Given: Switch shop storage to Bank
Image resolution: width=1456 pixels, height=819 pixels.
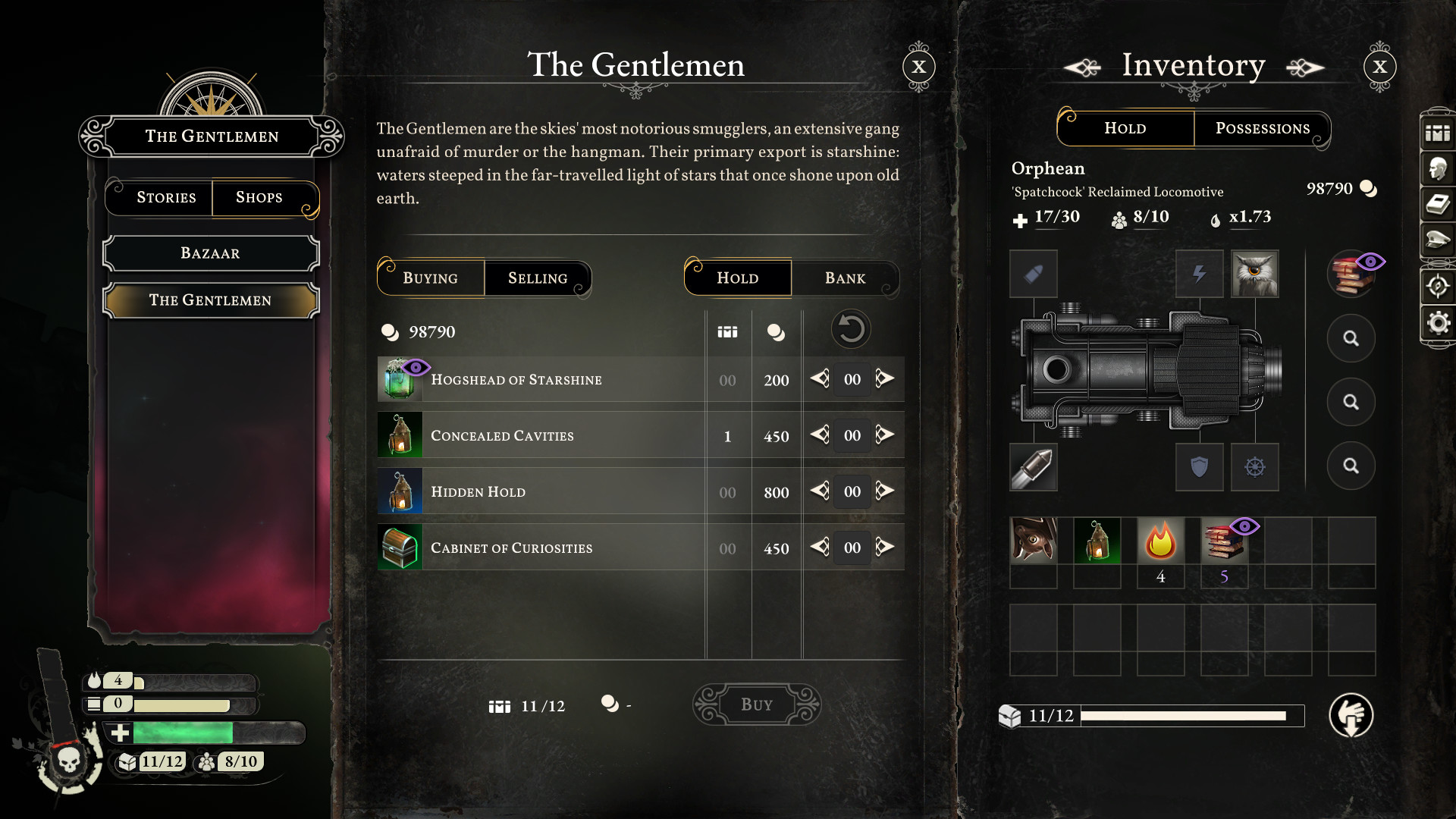Looking at the screenshot, I should point(845,278).
